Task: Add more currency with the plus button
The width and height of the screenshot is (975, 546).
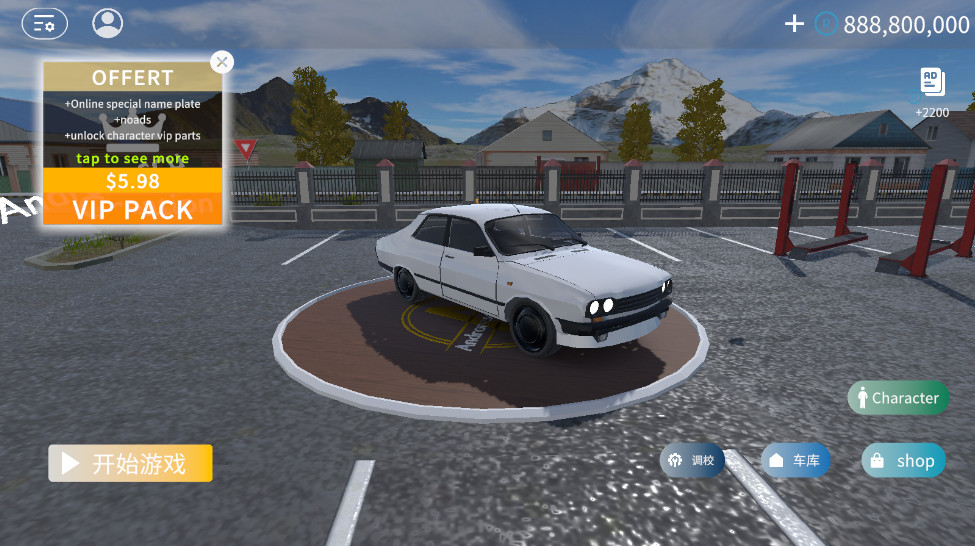Action: (x=794, y=24)
